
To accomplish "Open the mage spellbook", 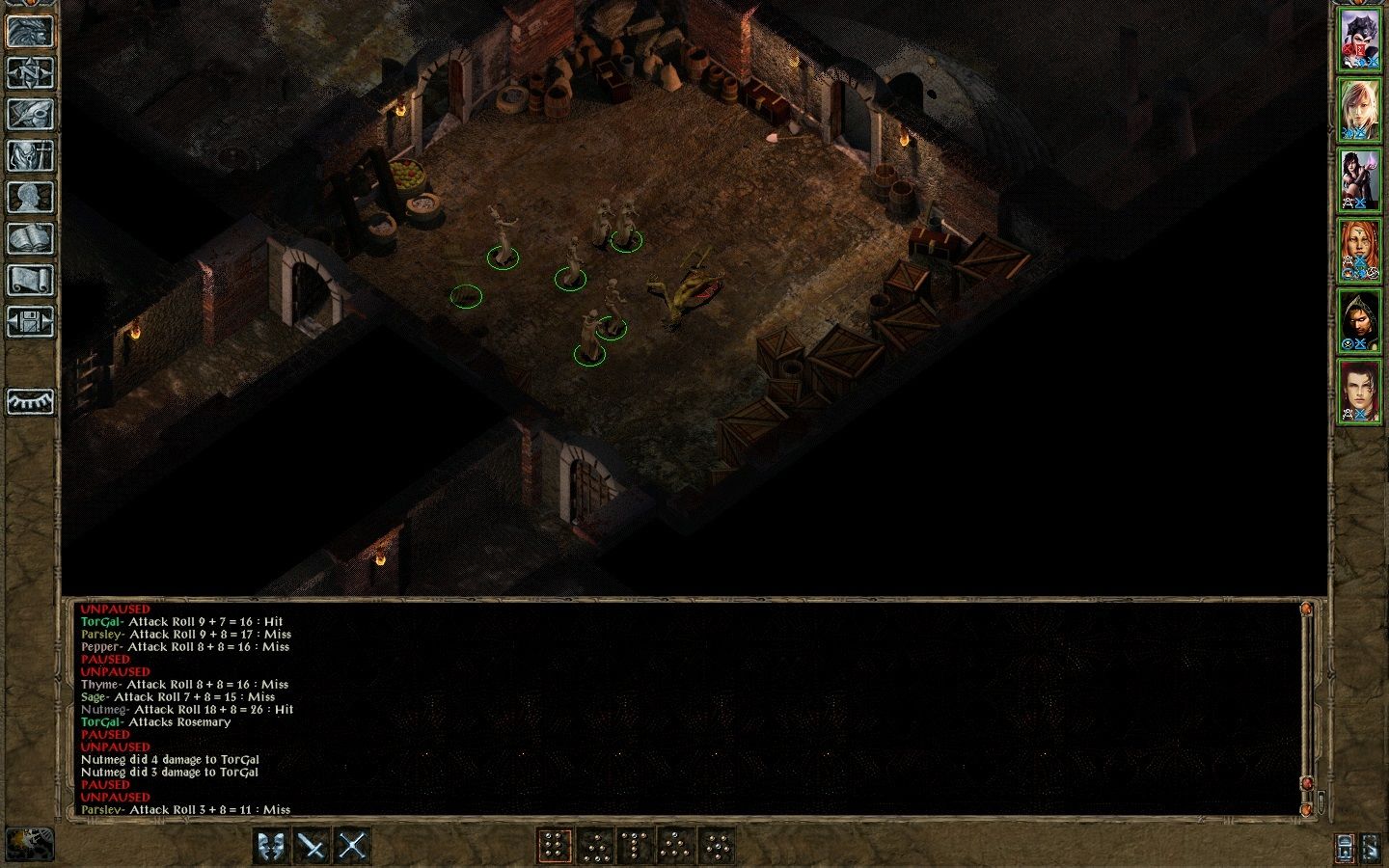I will 30,238.
